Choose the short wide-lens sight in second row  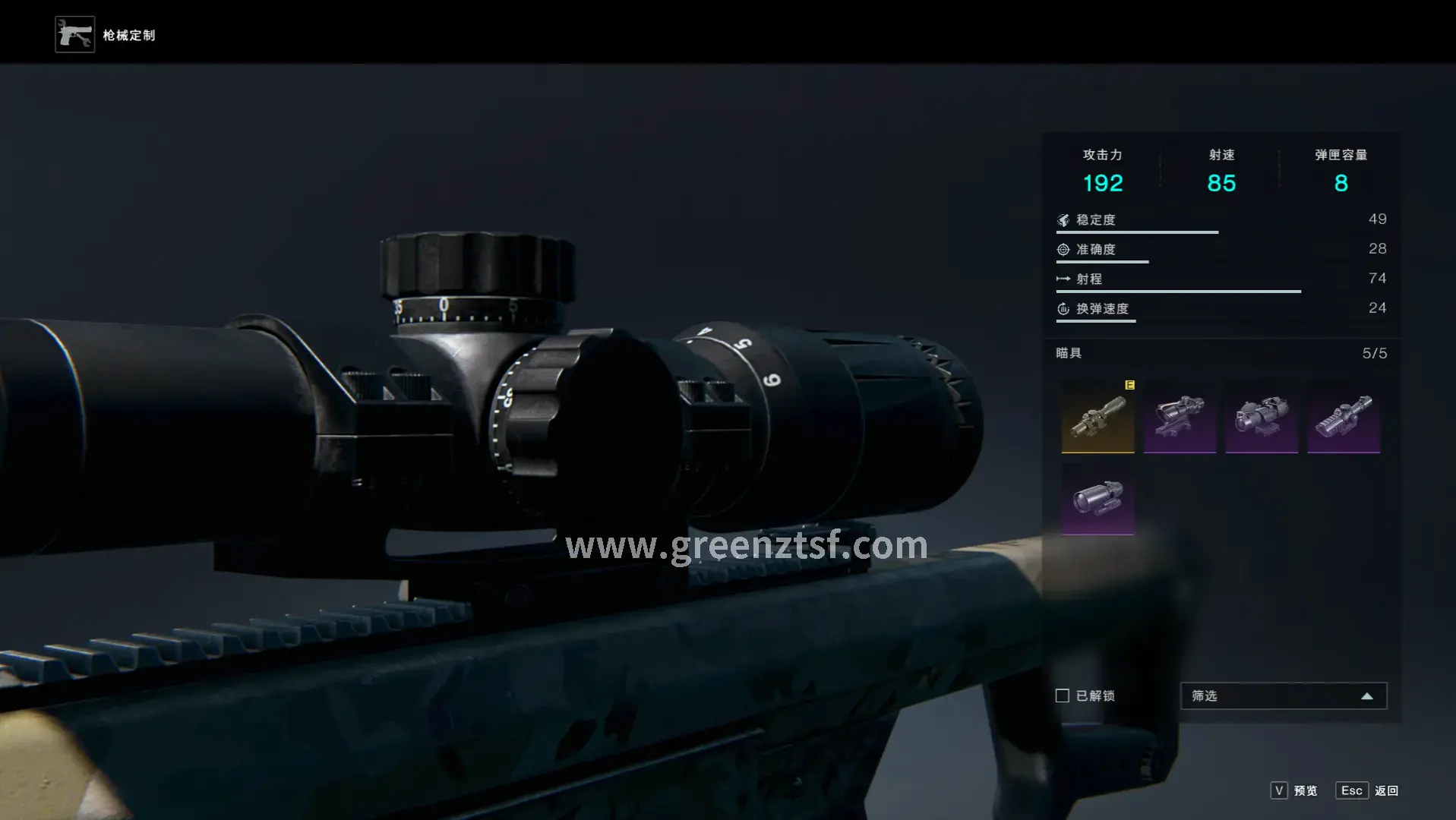pos(1098,499)
